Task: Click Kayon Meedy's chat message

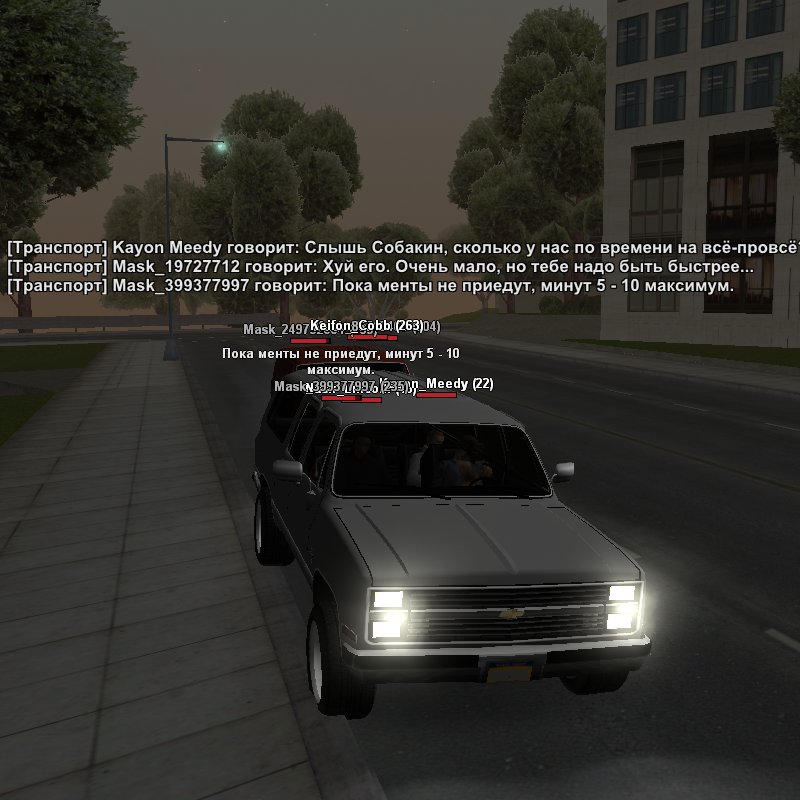Action: [400, 248]
